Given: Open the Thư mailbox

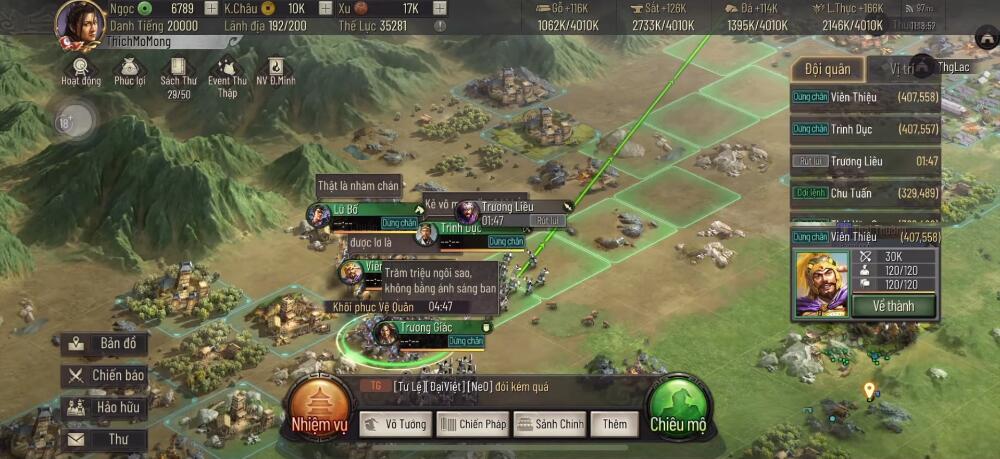Looking at the screenshot, I should (x=104, y=439).
